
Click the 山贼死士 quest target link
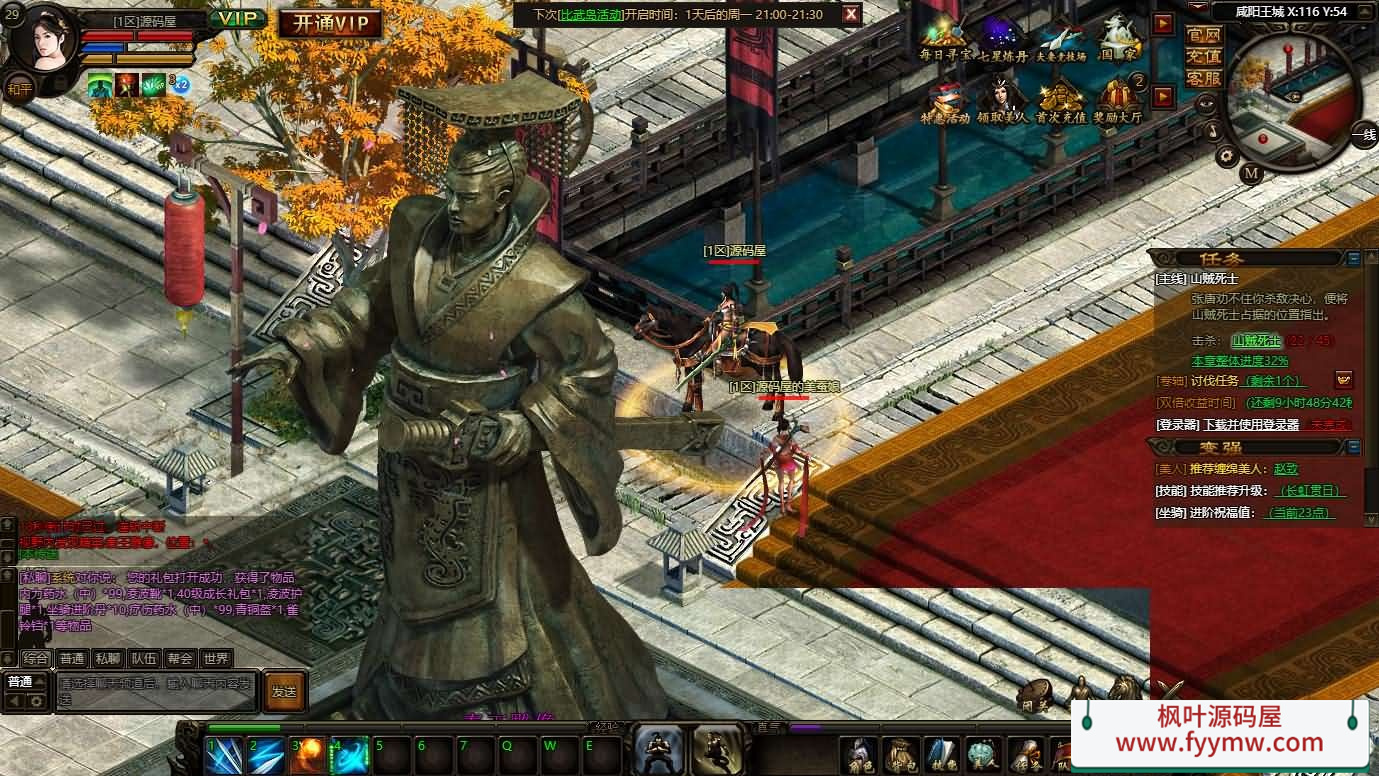point(1256,340)
